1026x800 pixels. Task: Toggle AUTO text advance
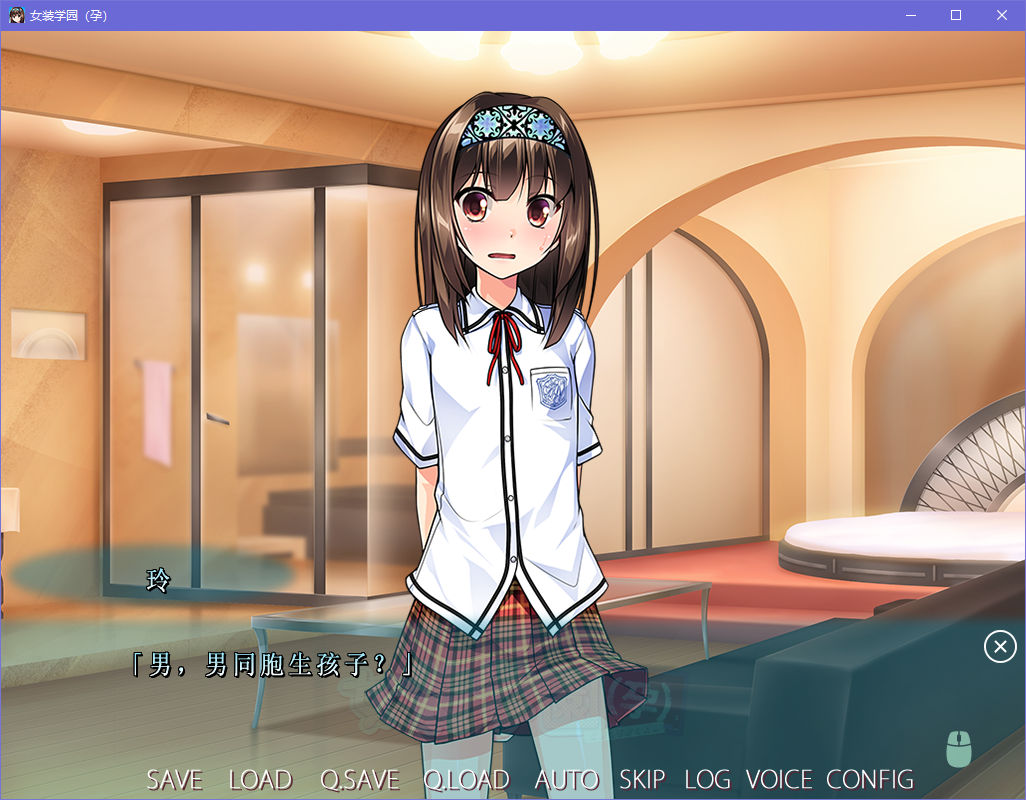(566, 779)
